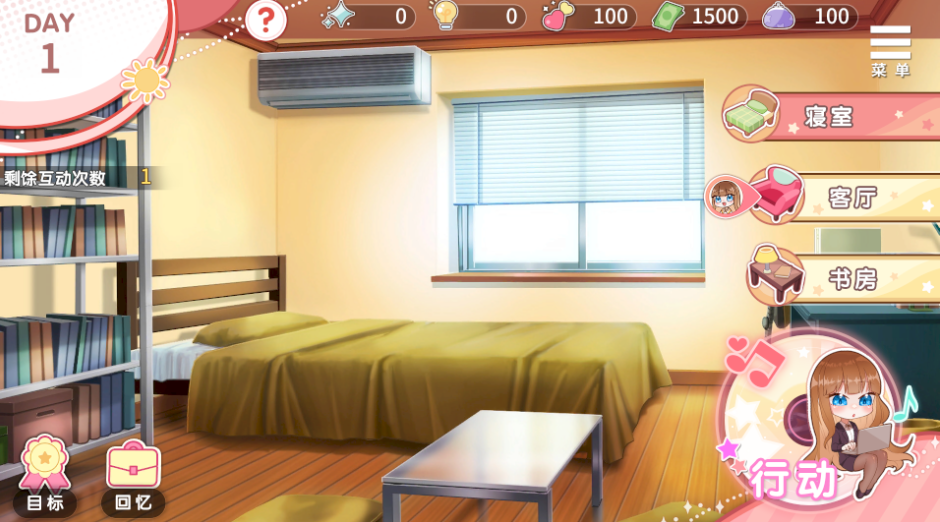Open the 目标 goals ribbon icon
This screenshot has width=940, height=522.
point(45,475)
